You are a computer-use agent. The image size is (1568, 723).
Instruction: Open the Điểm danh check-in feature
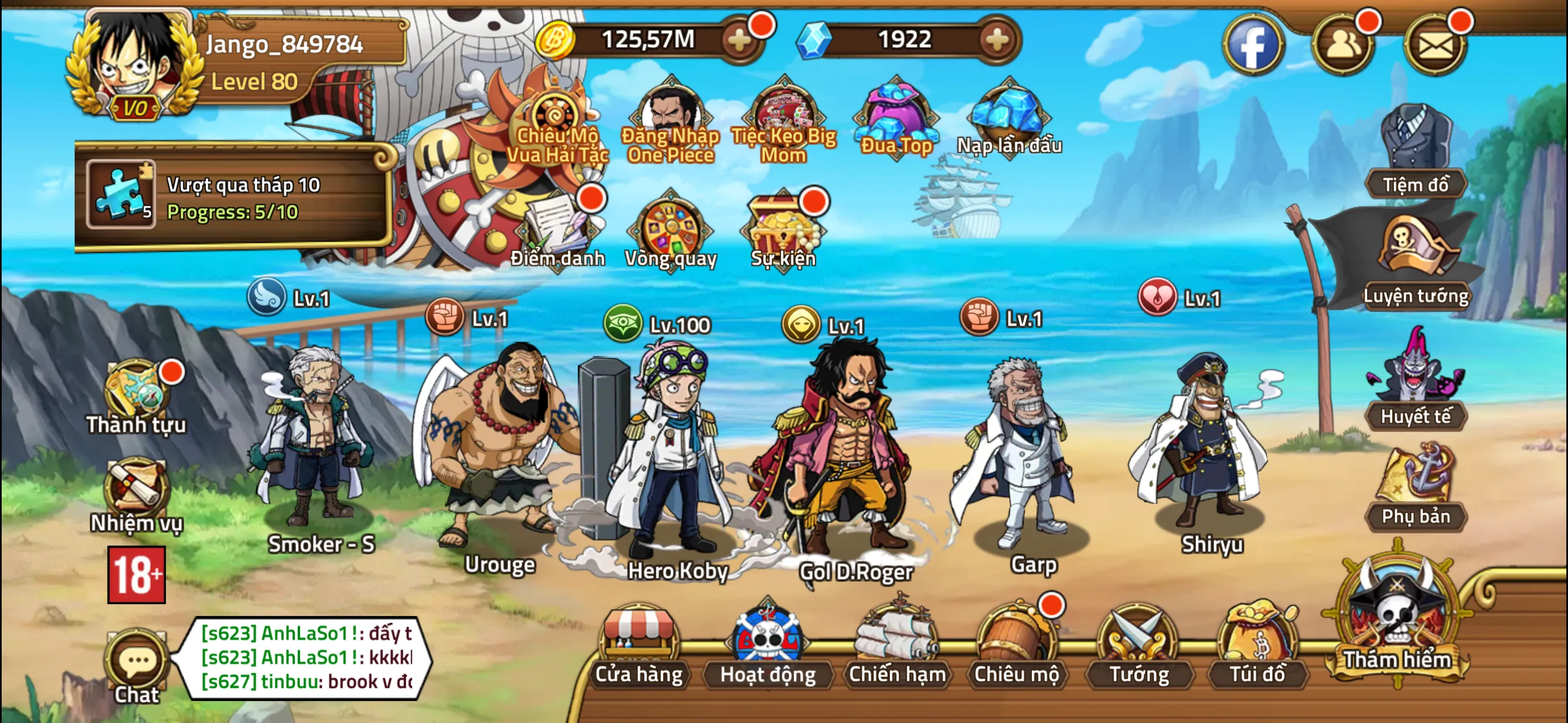[x=558, y=234]
